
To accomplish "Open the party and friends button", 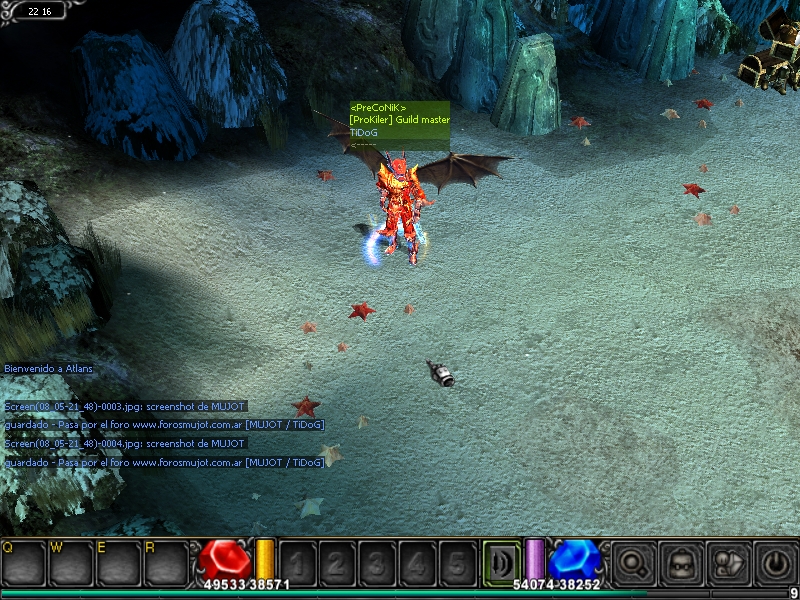I will click(x=727, y=563).
